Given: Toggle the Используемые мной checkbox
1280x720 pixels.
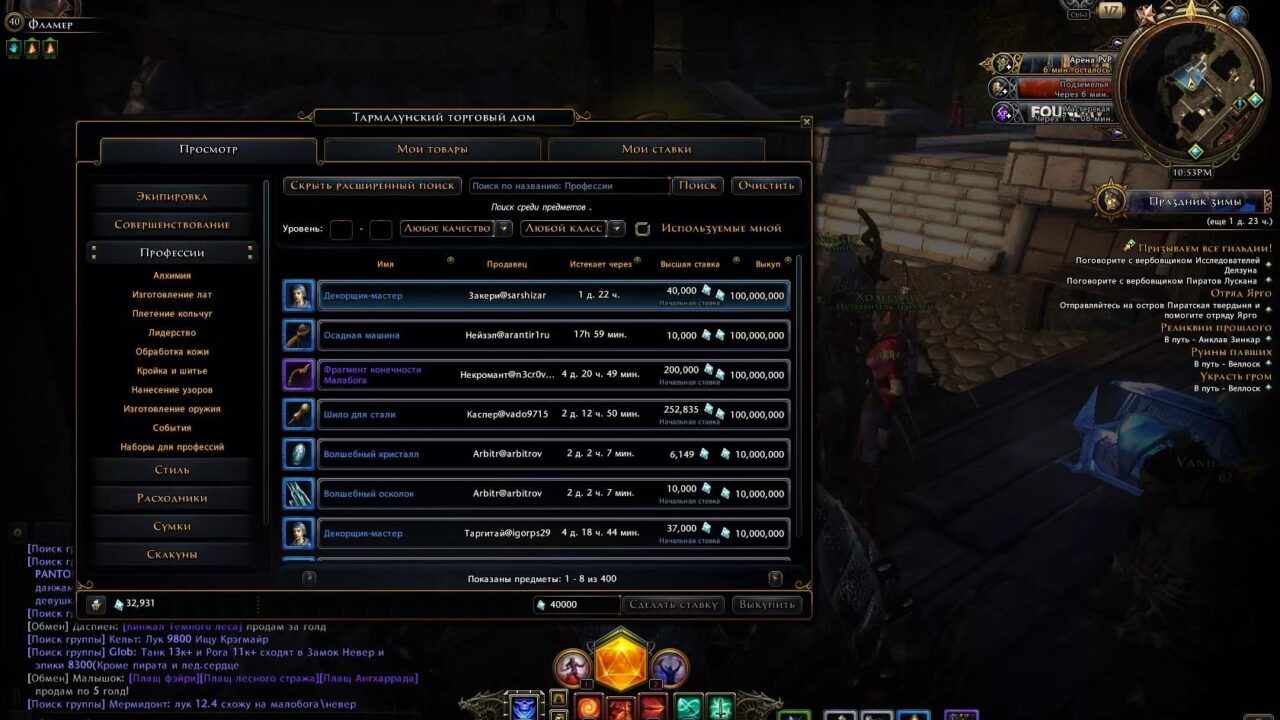Looking at the screenshot, I should (x=643, y=229).
